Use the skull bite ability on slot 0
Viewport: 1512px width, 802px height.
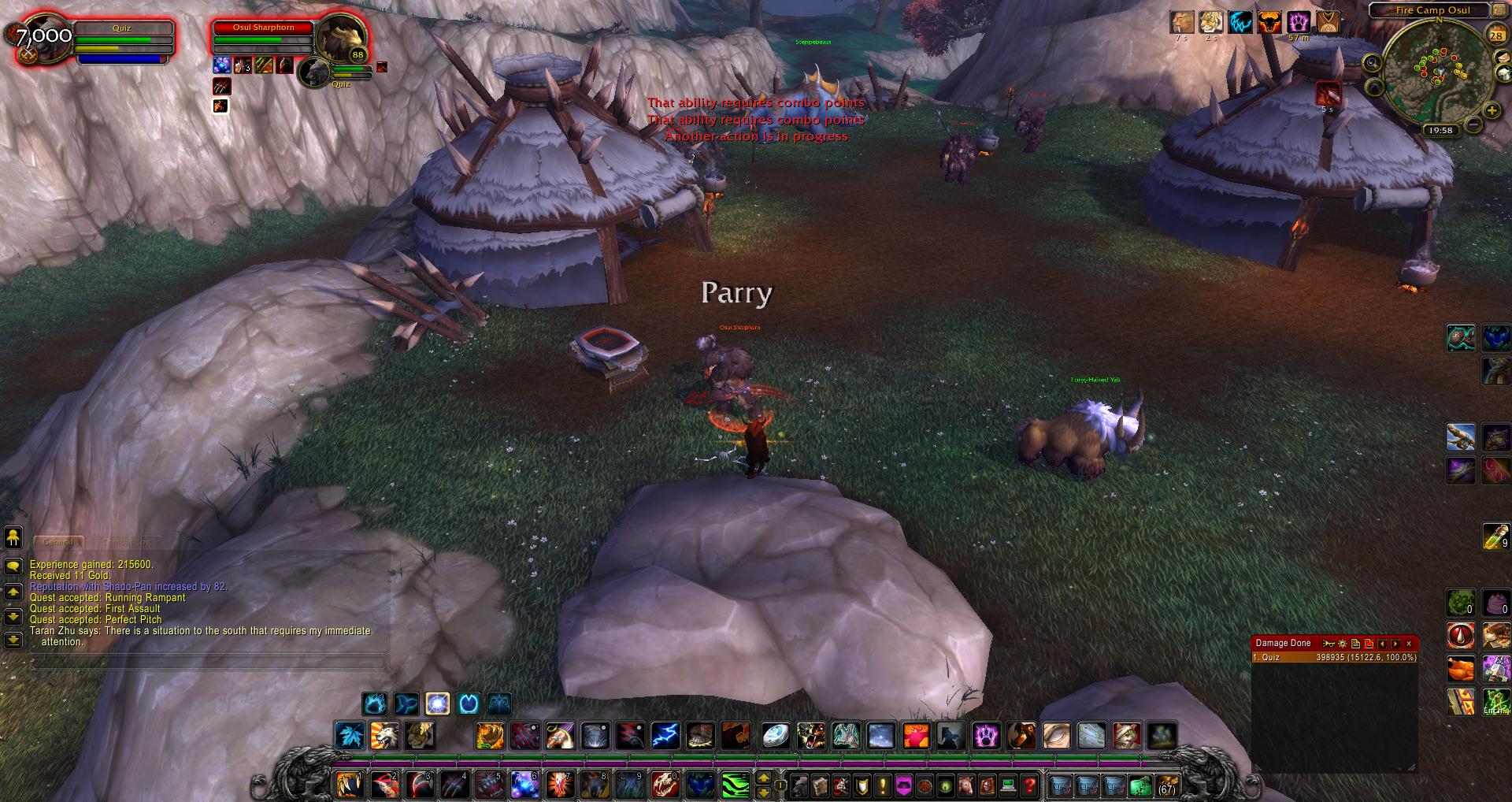click(665, 785)
